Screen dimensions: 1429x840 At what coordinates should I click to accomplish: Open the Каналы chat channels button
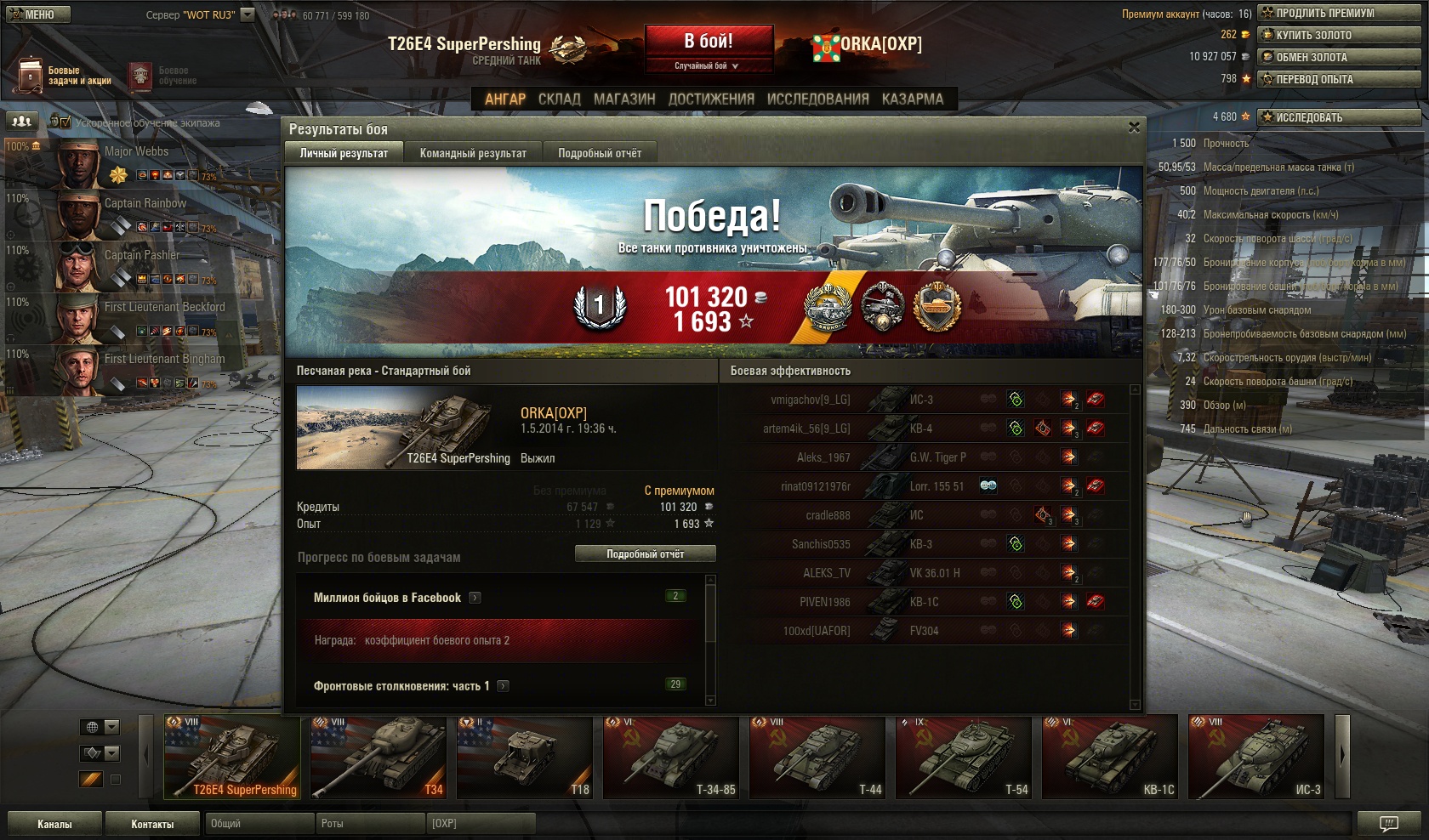(54, 824)
